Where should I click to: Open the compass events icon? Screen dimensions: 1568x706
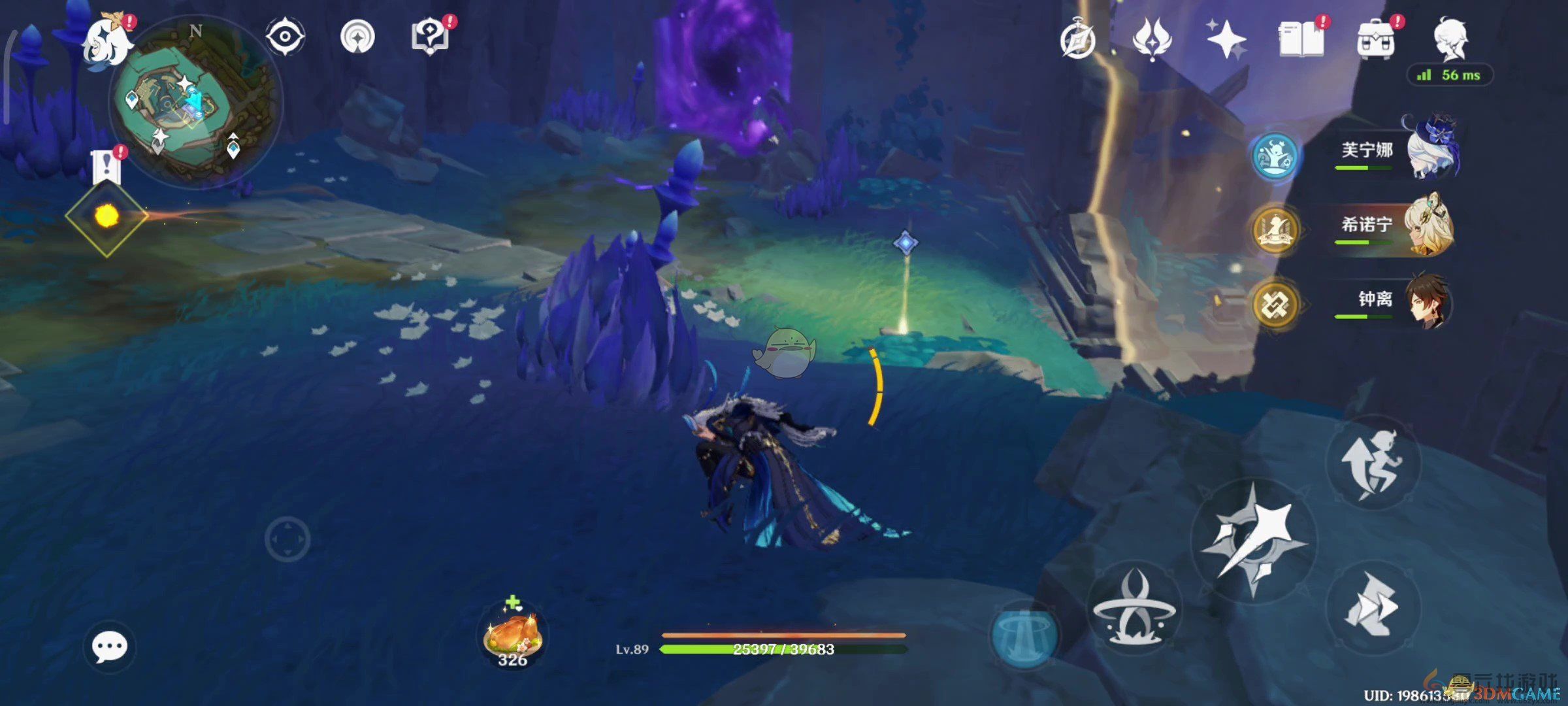pyautogui.click(x=1078, y=41)
